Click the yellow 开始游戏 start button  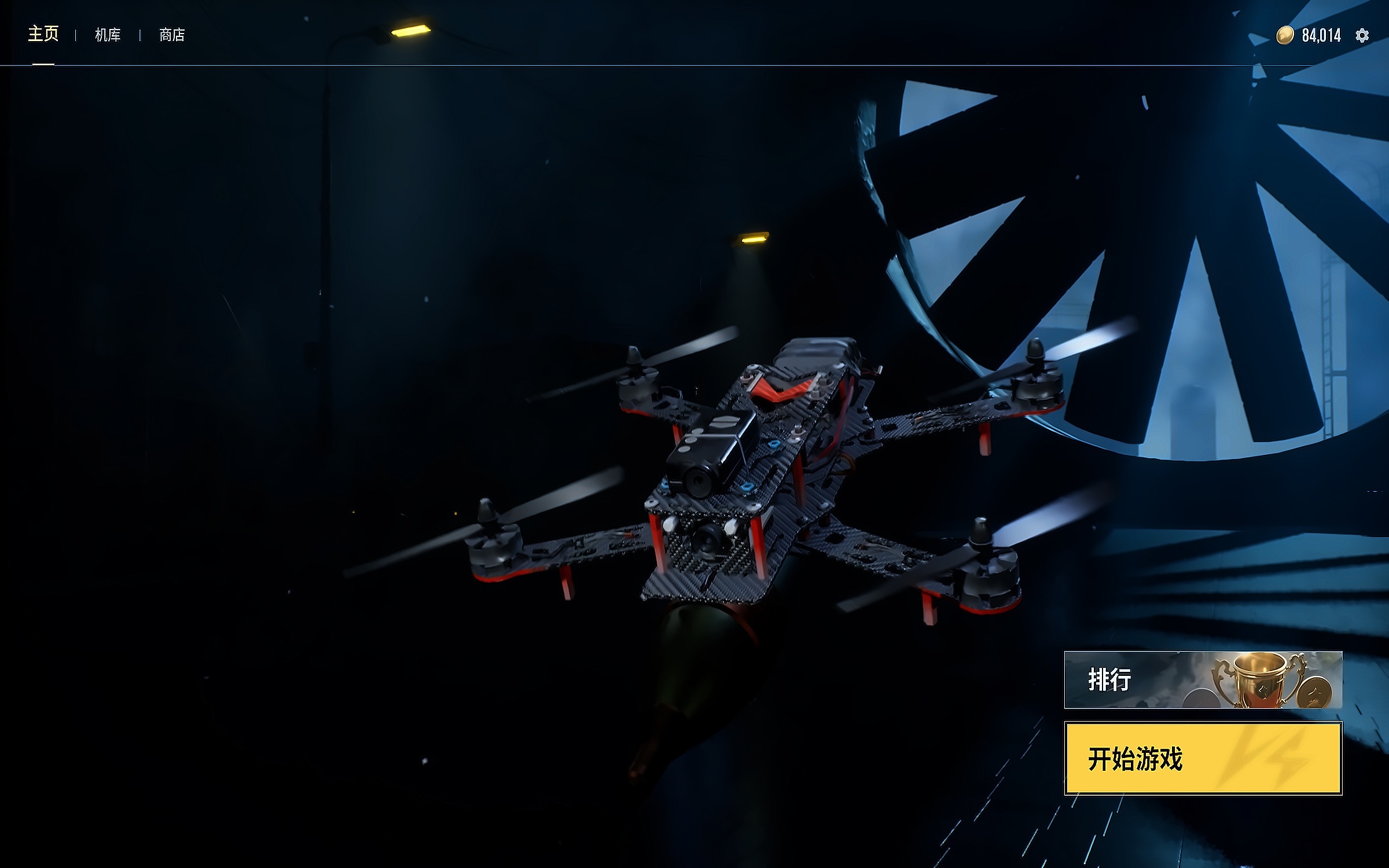[1203, 758]
